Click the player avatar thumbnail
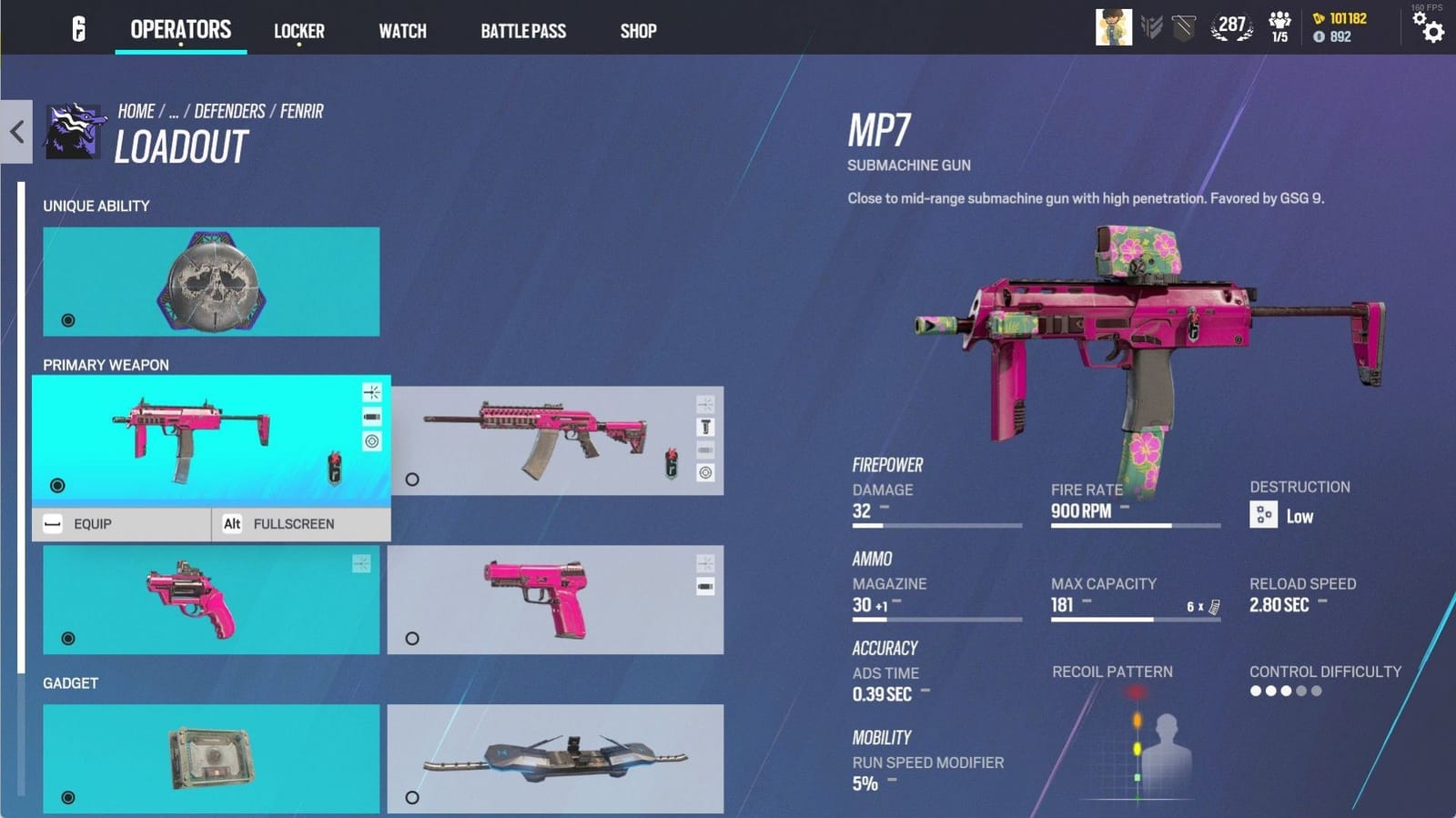1456x818 pixels. pos(1112,25)
